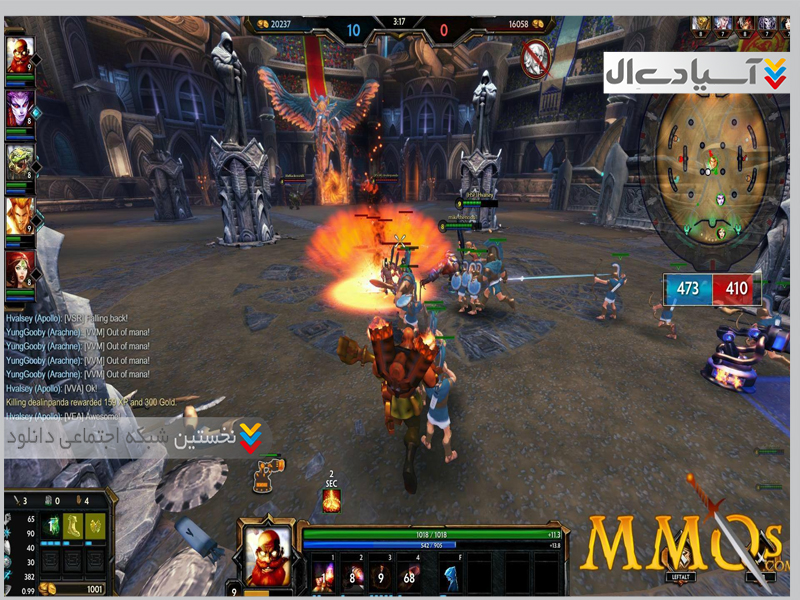Select the purple-haired teammate portrait
Screen dimensions: 800x600
pos(20,106)
